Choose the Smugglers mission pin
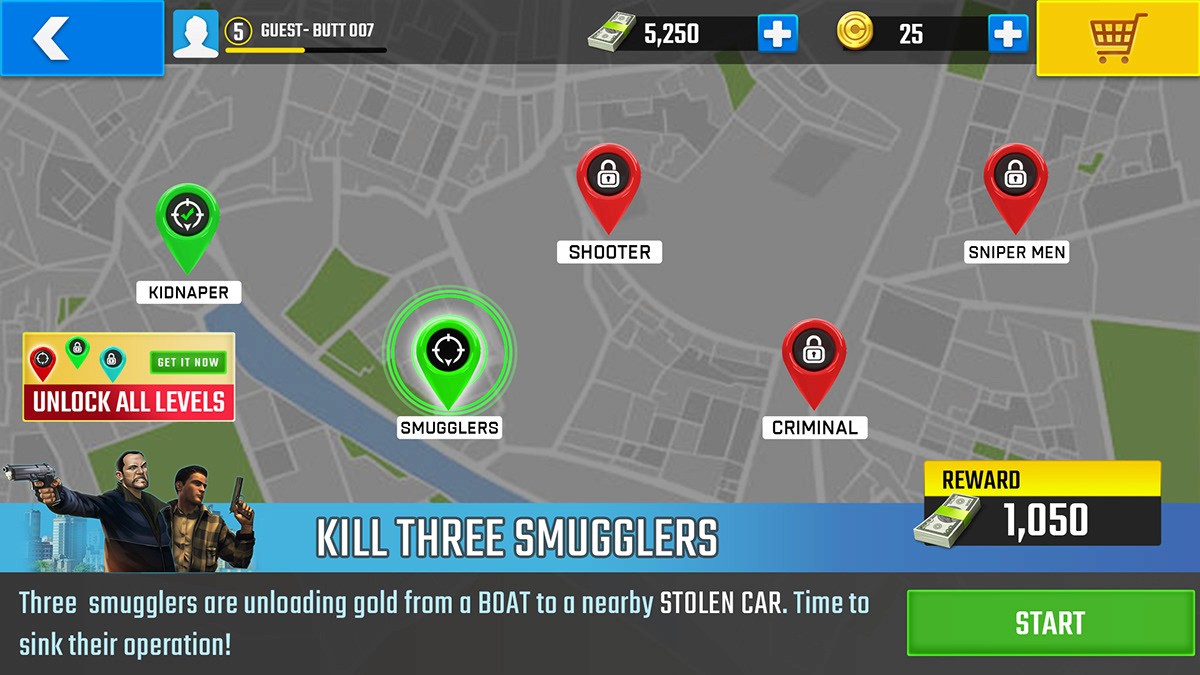This screenshot has height=675, width=1200. pyautogui.click(x=448, y=352)
